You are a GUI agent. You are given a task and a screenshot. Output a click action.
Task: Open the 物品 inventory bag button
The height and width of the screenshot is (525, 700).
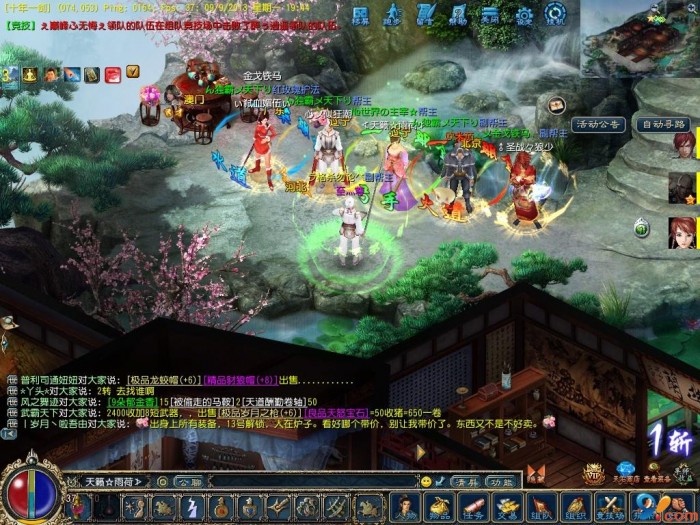pos(438,506)
